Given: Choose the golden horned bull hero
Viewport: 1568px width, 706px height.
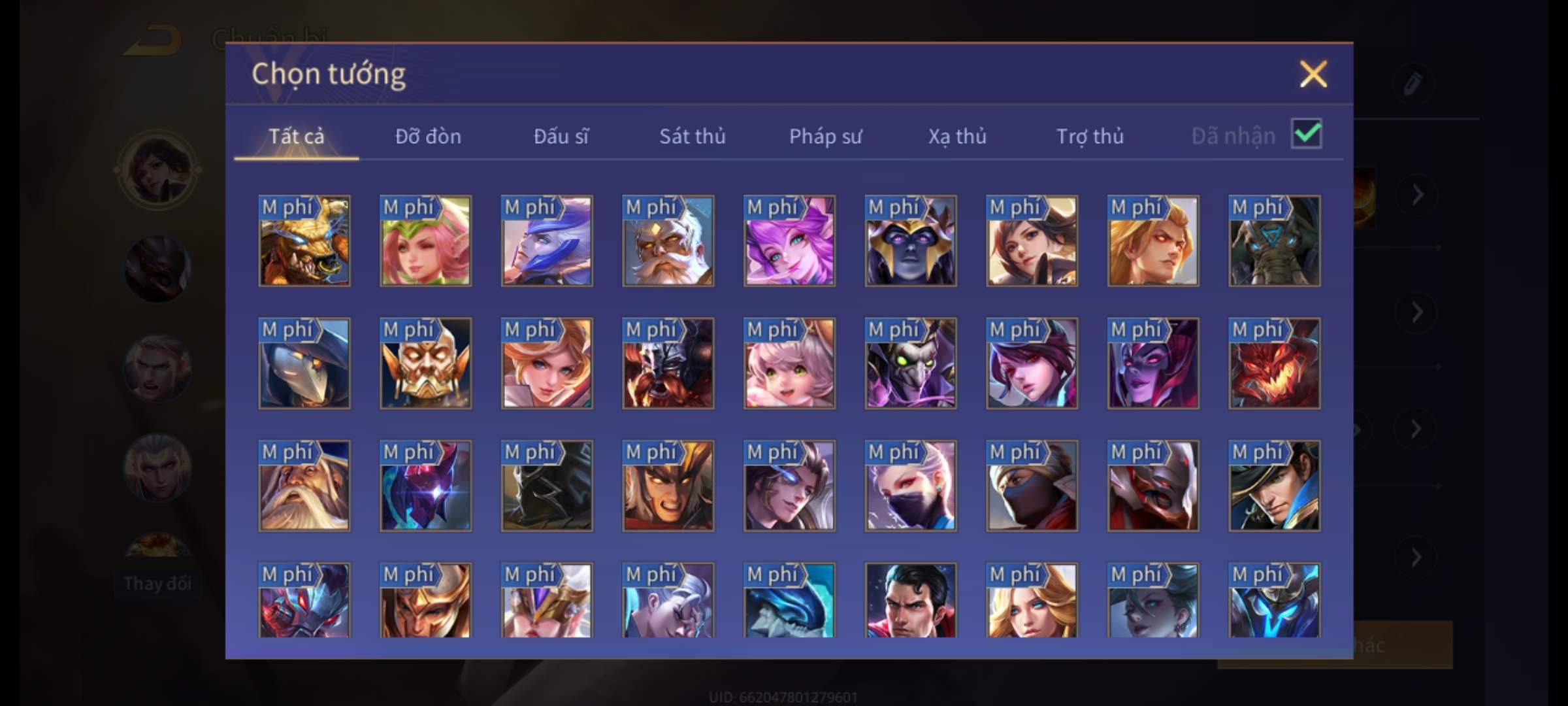Looking at the screenshot, I should tap(304, 241).
